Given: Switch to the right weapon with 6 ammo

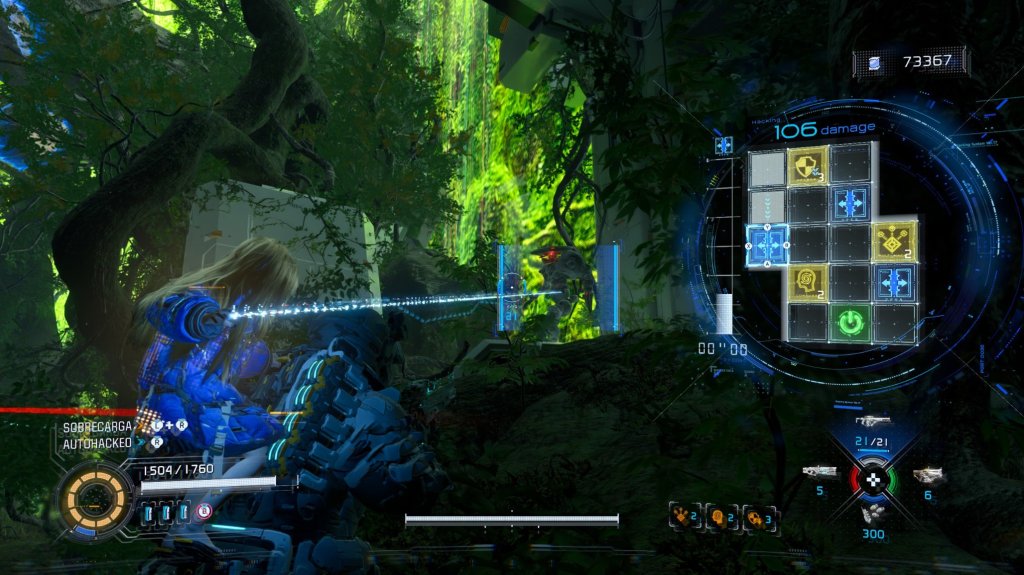Looking at the screenshot, I should click(x=928, y=475).
